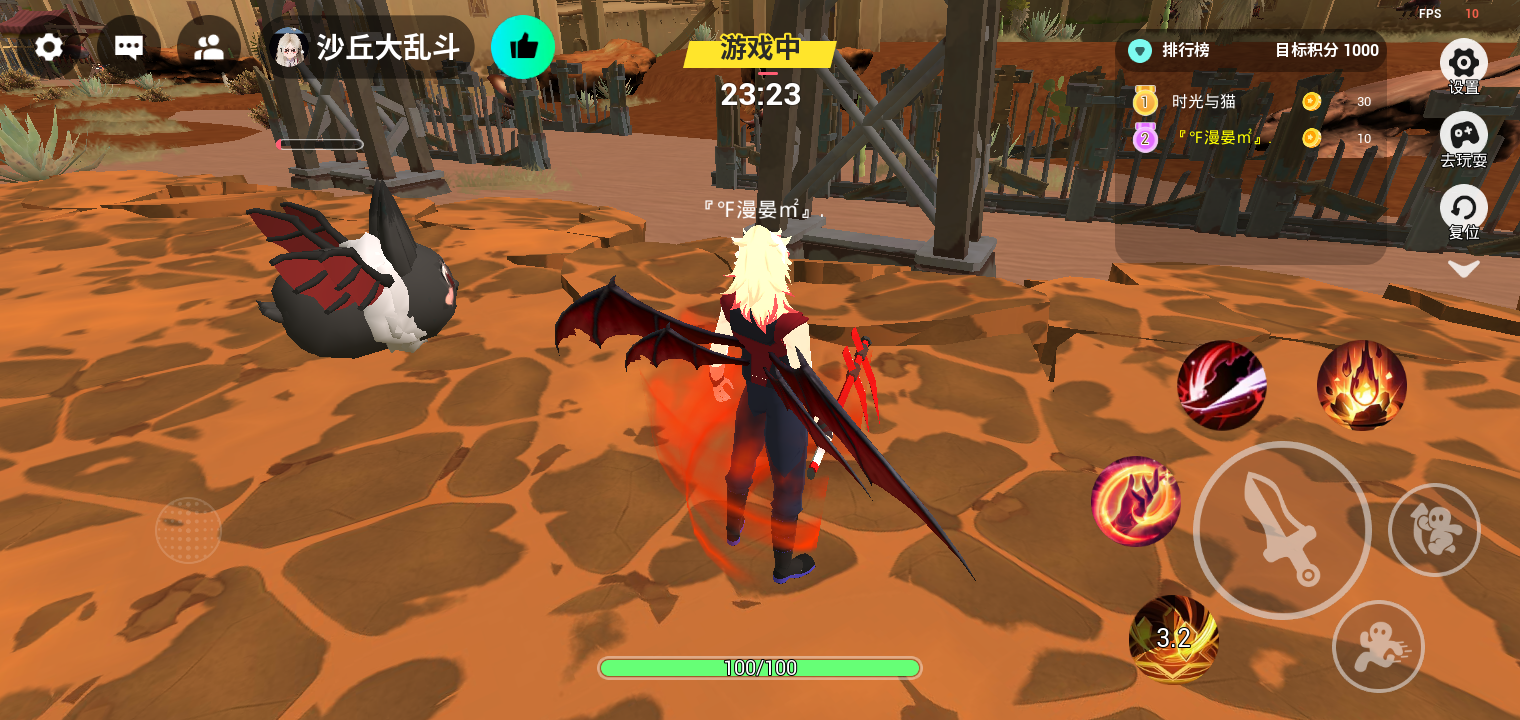Viewport: 1520px width, 720px height.
Task: Tap the skill on 3.2 cooldown
Action: (x=1173, y=639)
